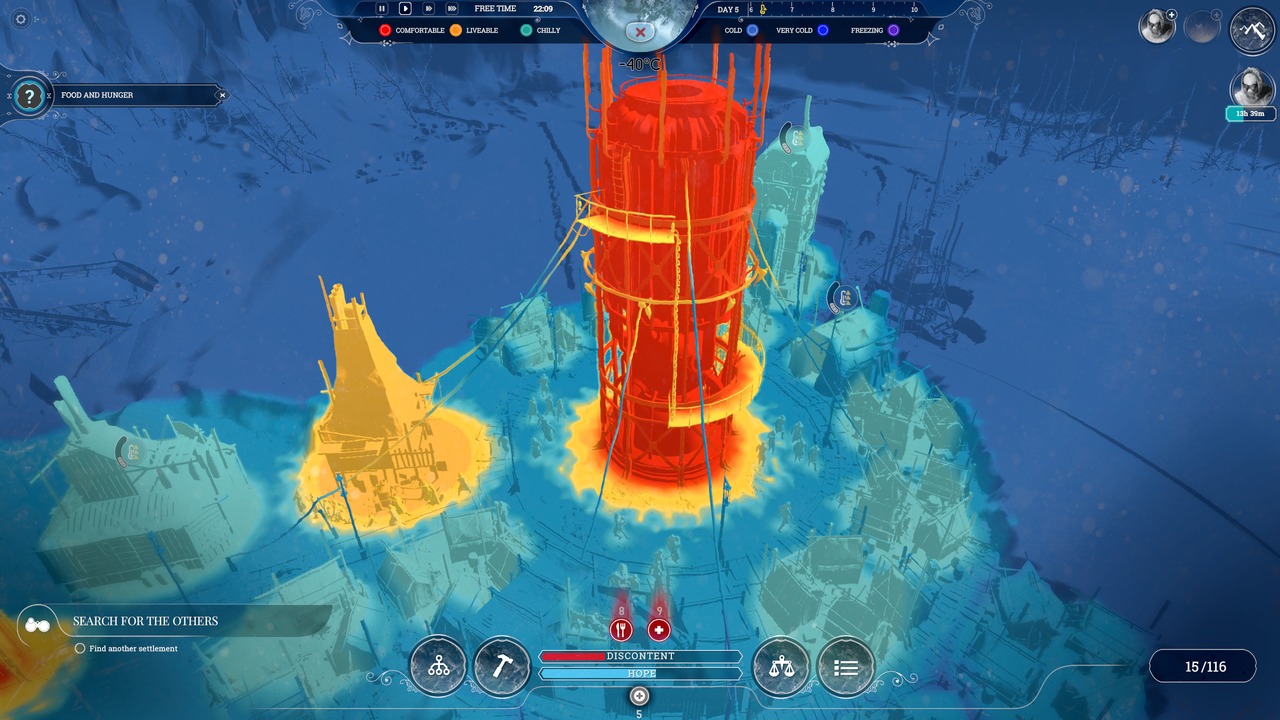Close the temperature overlay with the red X

pos(640,32)
